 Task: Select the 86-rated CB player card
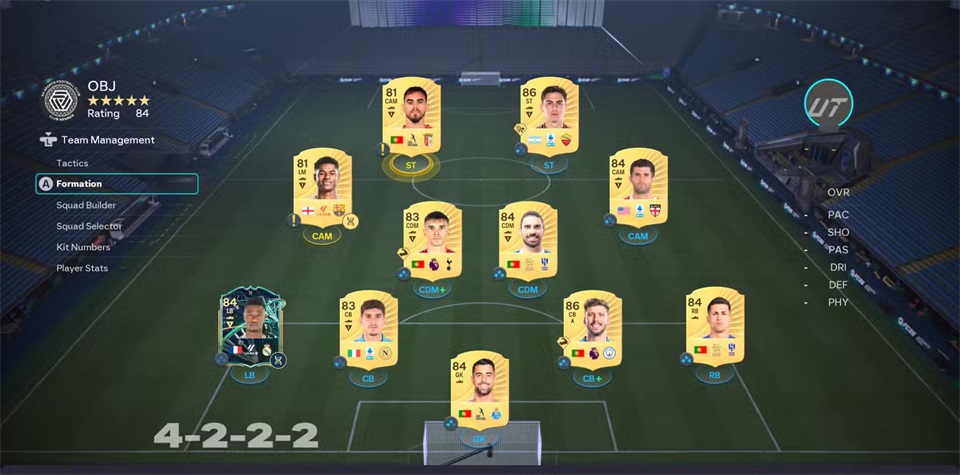coord(593,328)
